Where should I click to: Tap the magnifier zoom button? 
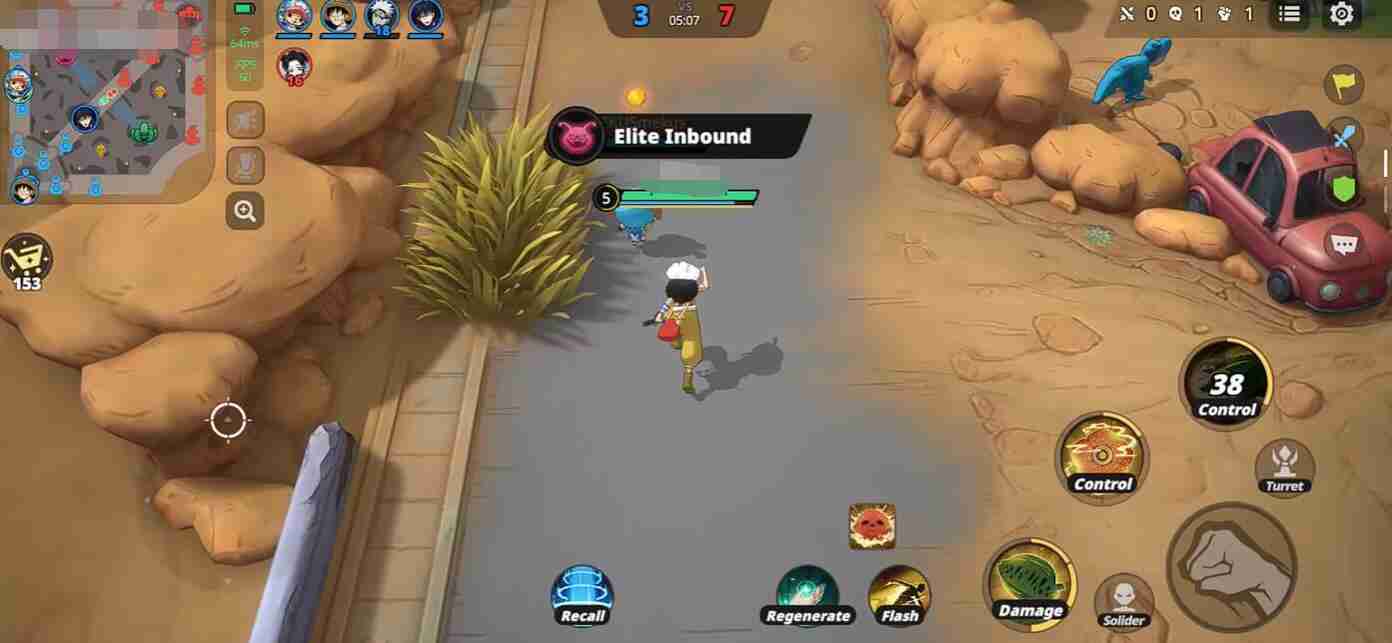coord(245,210)
